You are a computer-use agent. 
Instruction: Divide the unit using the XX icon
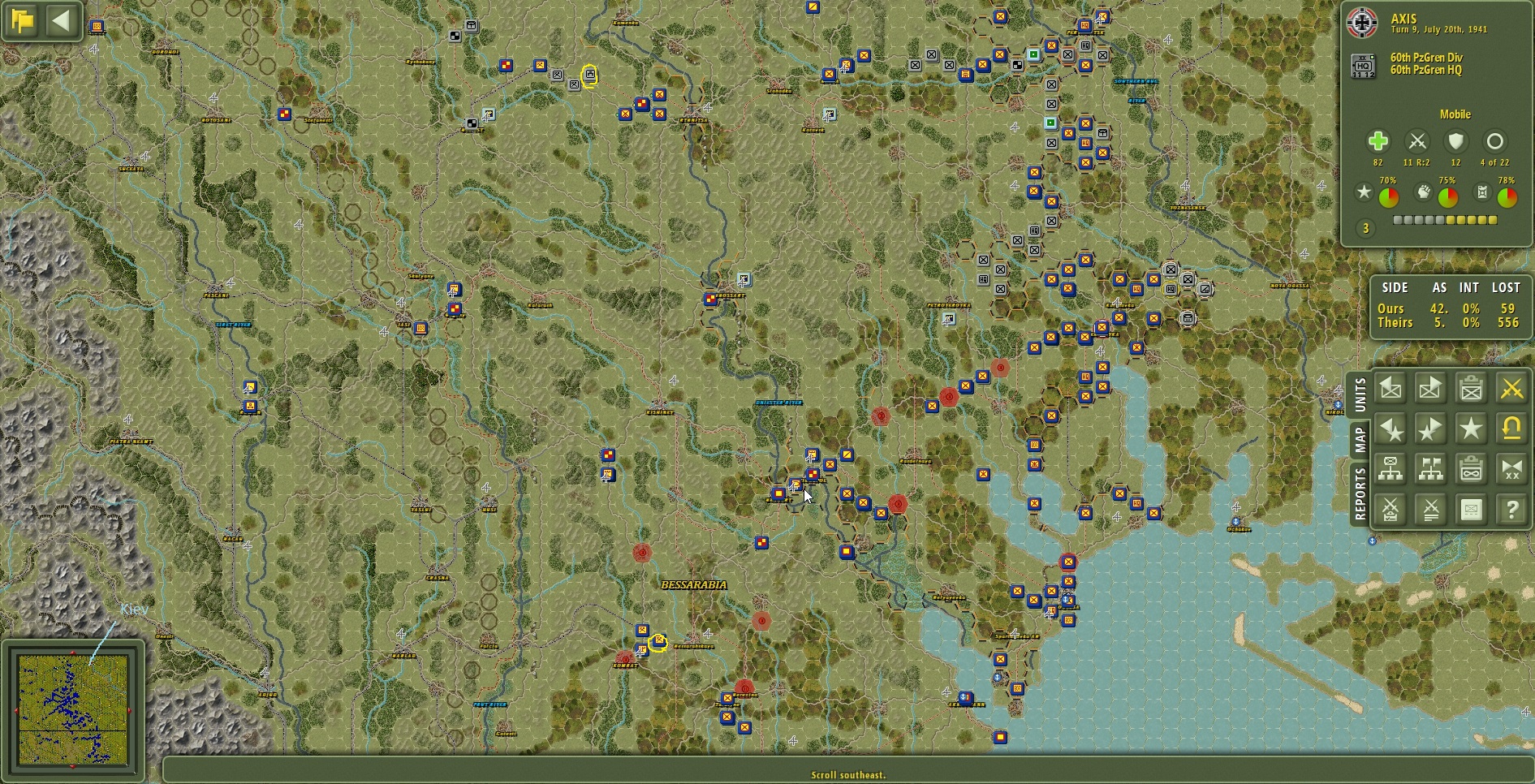pos(1511,468)
